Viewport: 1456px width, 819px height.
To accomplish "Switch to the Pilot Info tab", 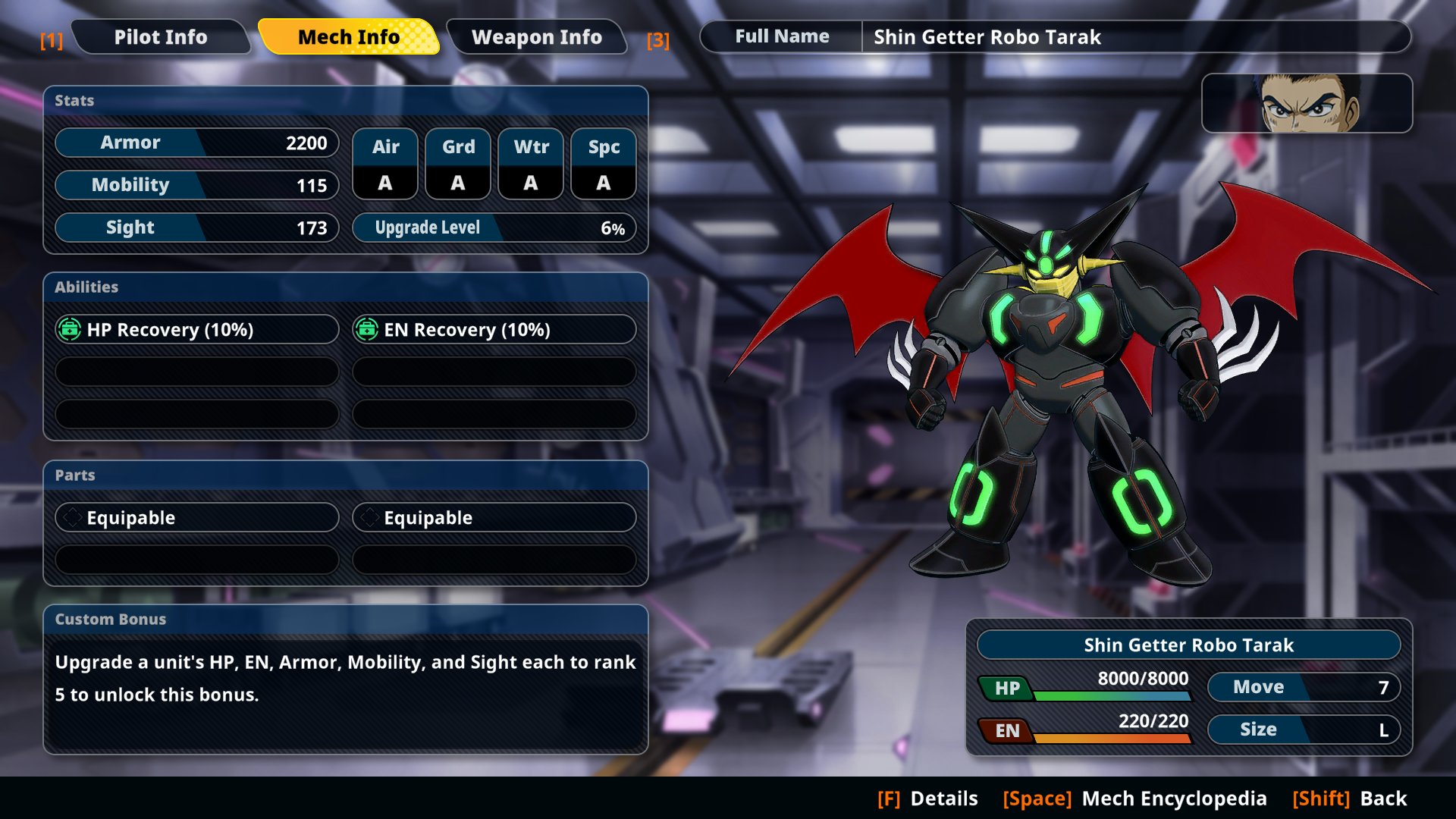I will (160, 37).
